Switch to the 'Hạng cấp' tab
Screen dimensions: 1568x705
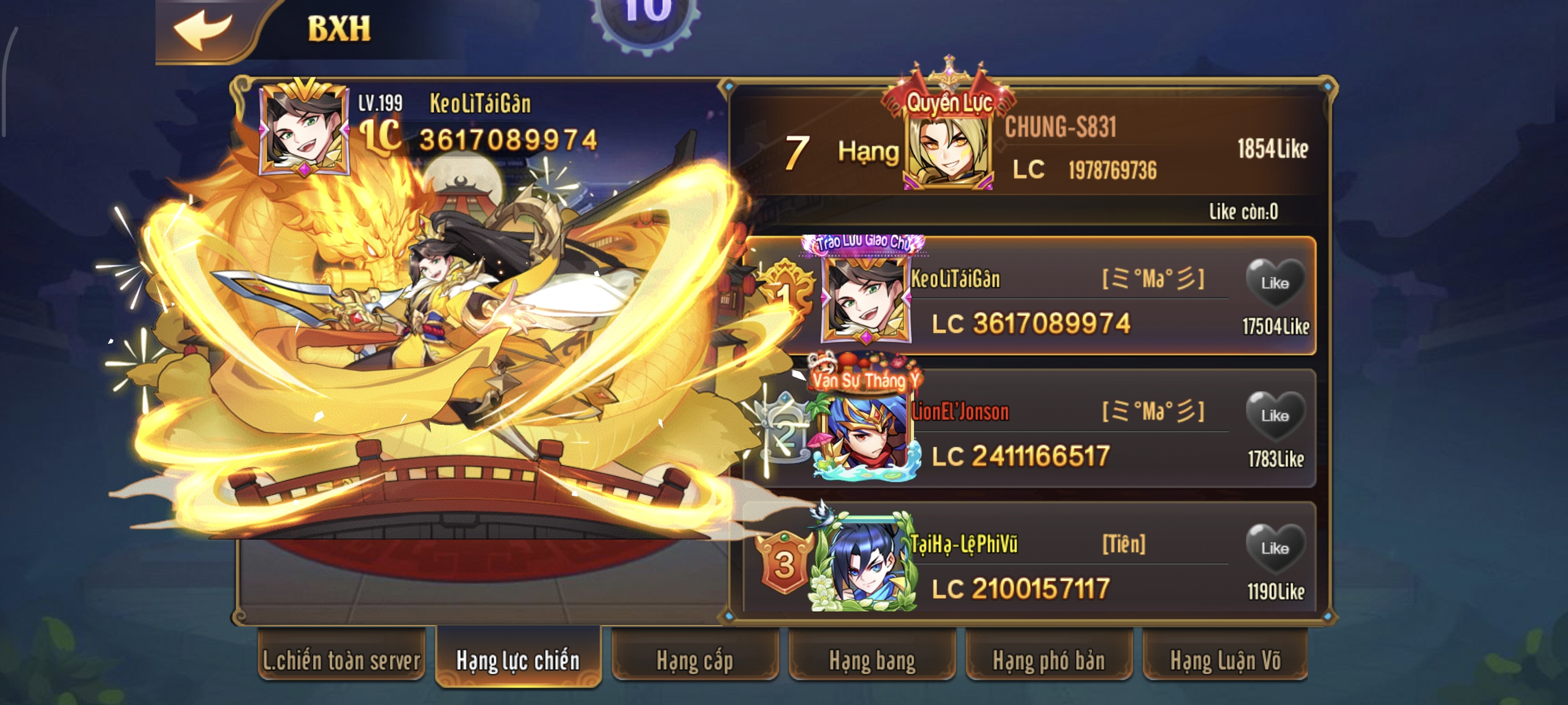[x=695, y=659]
